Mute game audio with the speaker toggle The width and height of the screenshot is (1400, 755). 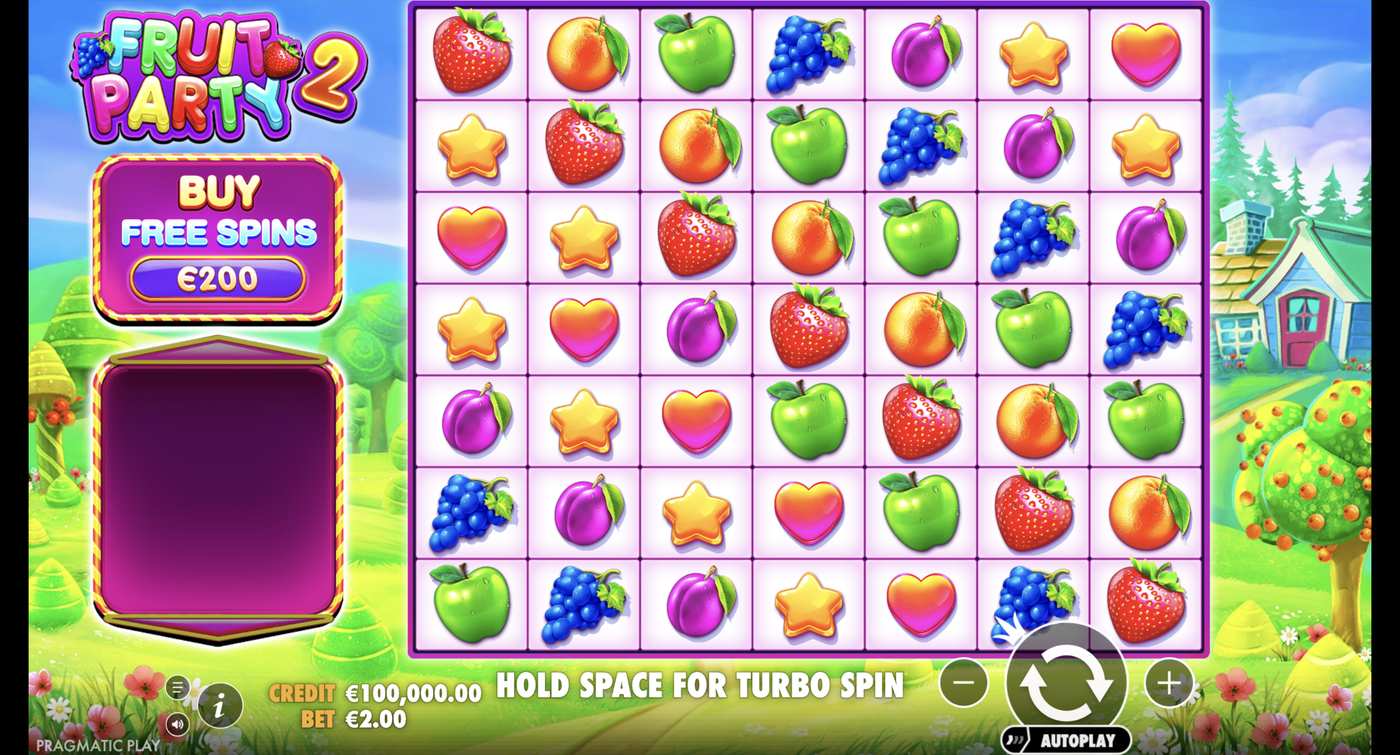(x=178, y=722)
